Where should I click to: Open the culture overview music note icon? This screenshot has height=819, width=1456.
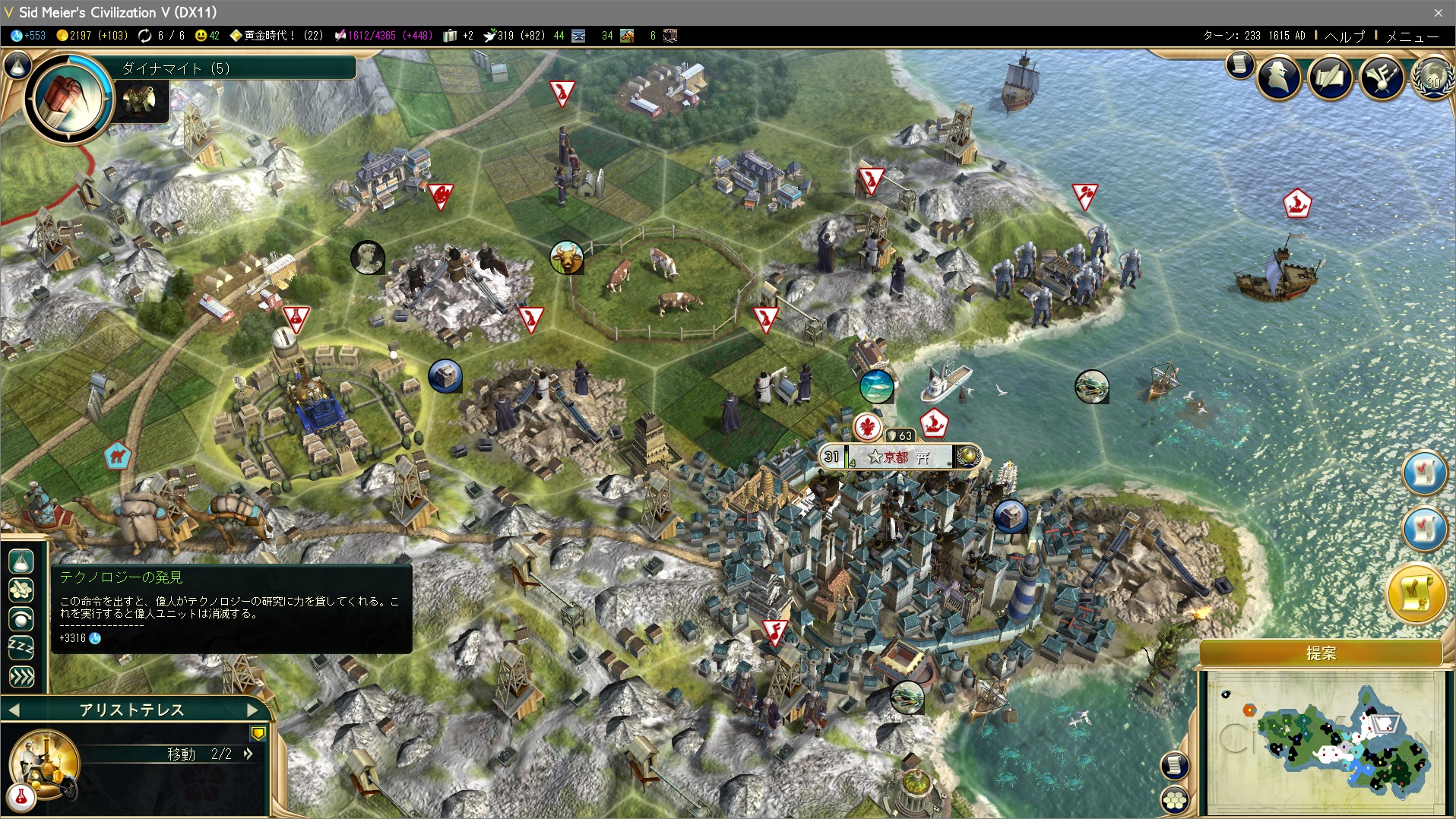click(x=1382, y=77)
